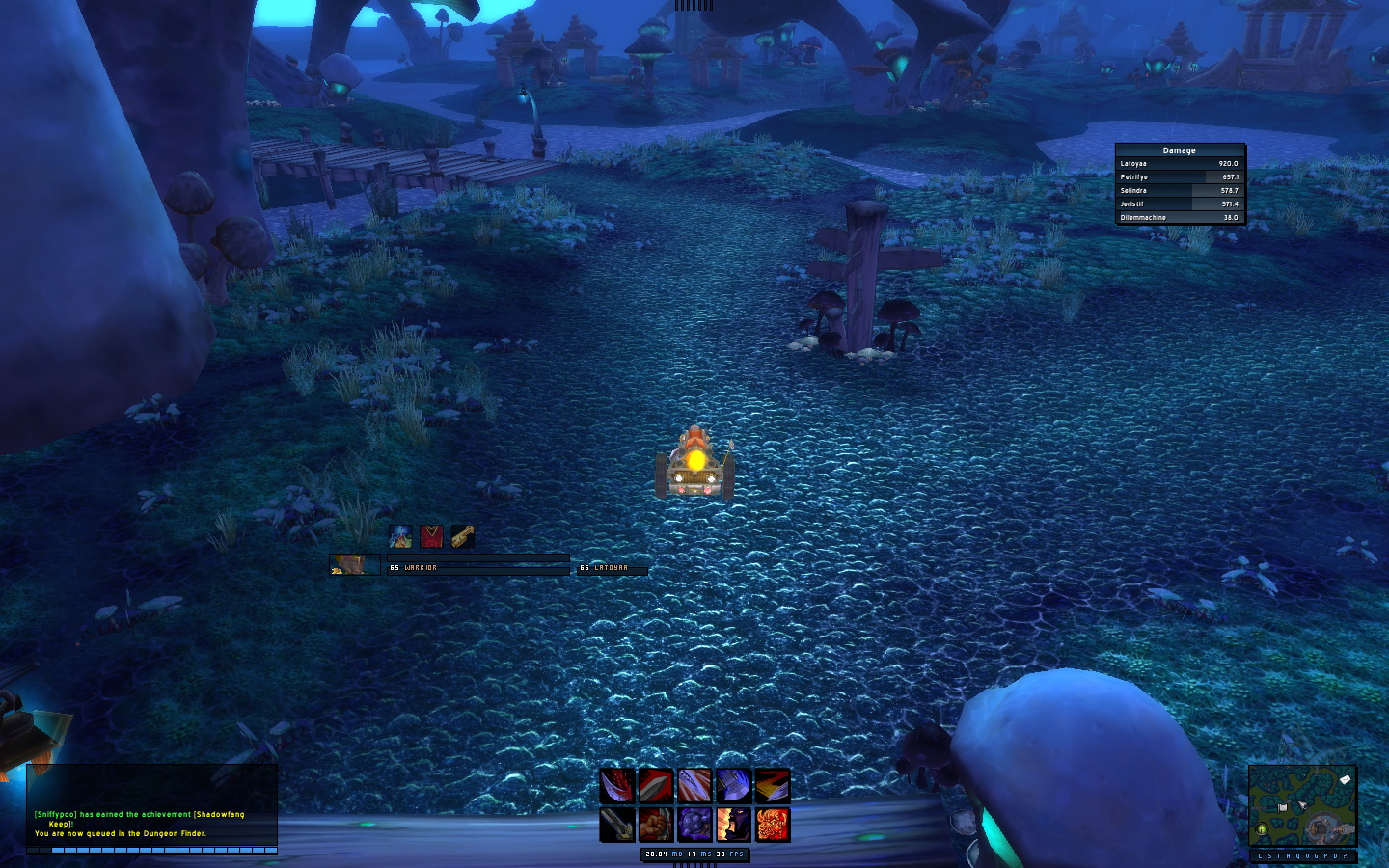Activate the purple spiked ball ability
The image size is (1389, 868).
pyautogui.click(x=694, y=825)
